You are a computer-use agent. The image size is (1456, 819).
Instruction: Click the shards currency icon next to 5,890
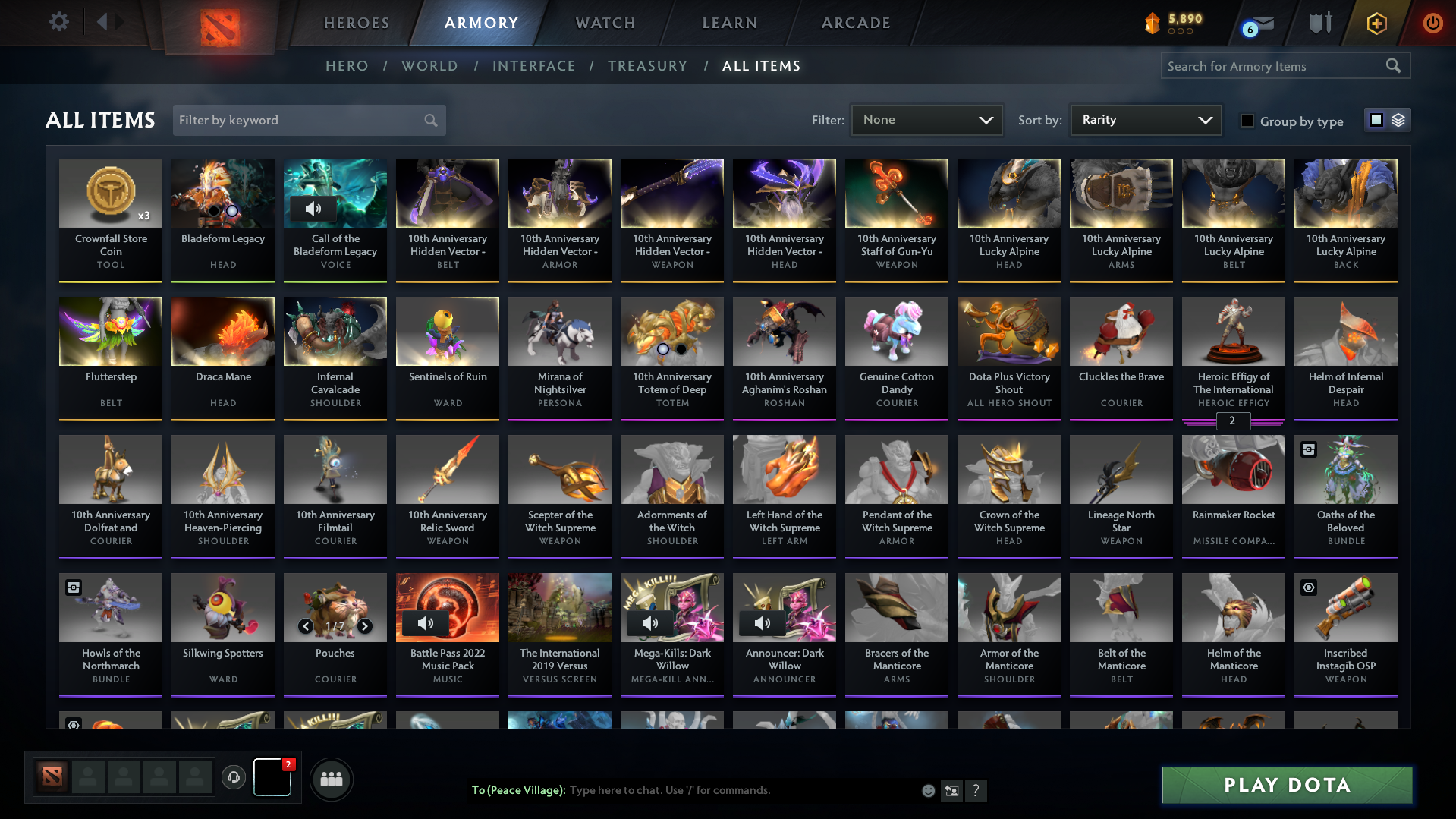[1153, 24]
